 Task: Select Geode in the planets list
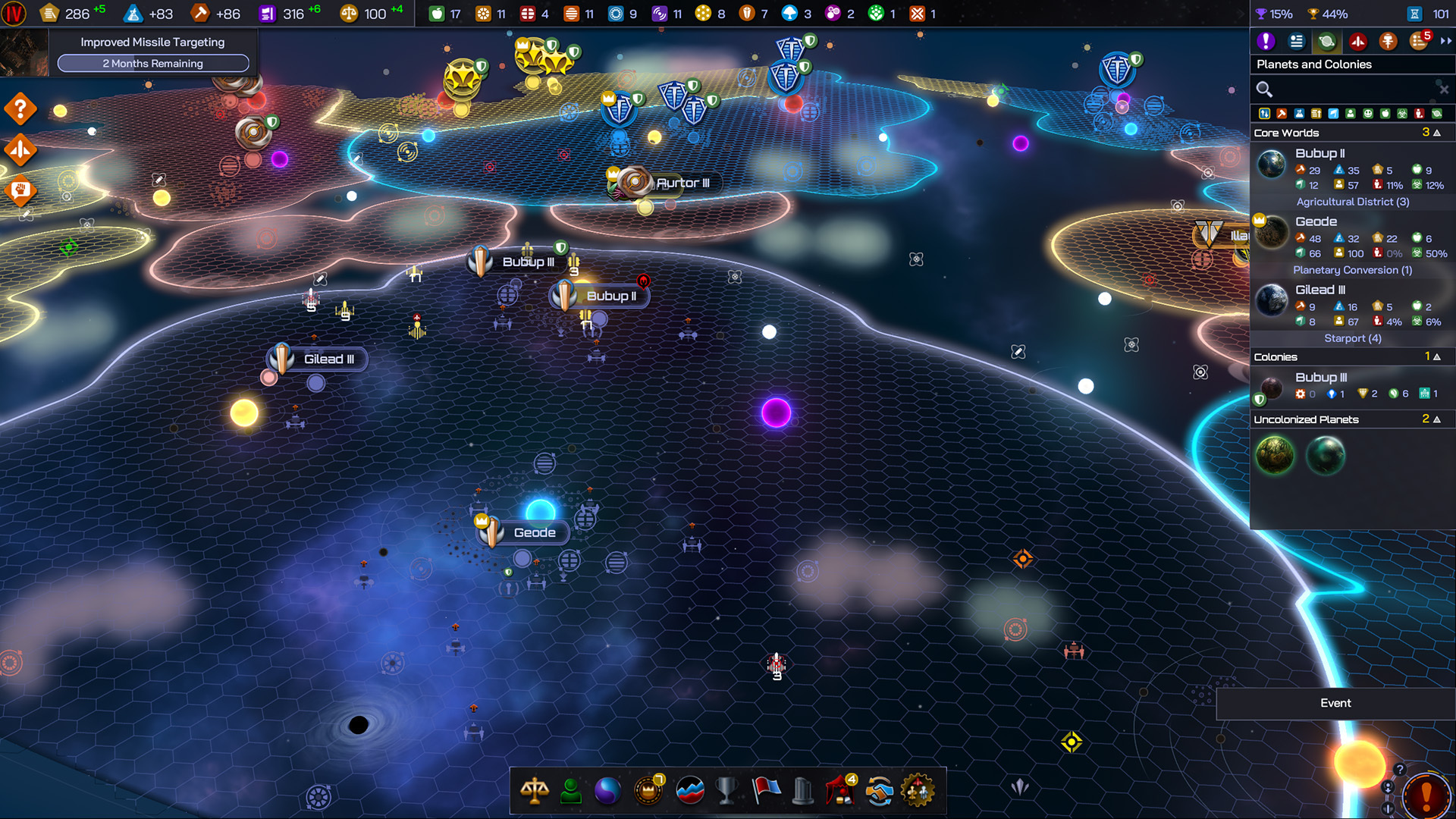[x=1351, y=237]
